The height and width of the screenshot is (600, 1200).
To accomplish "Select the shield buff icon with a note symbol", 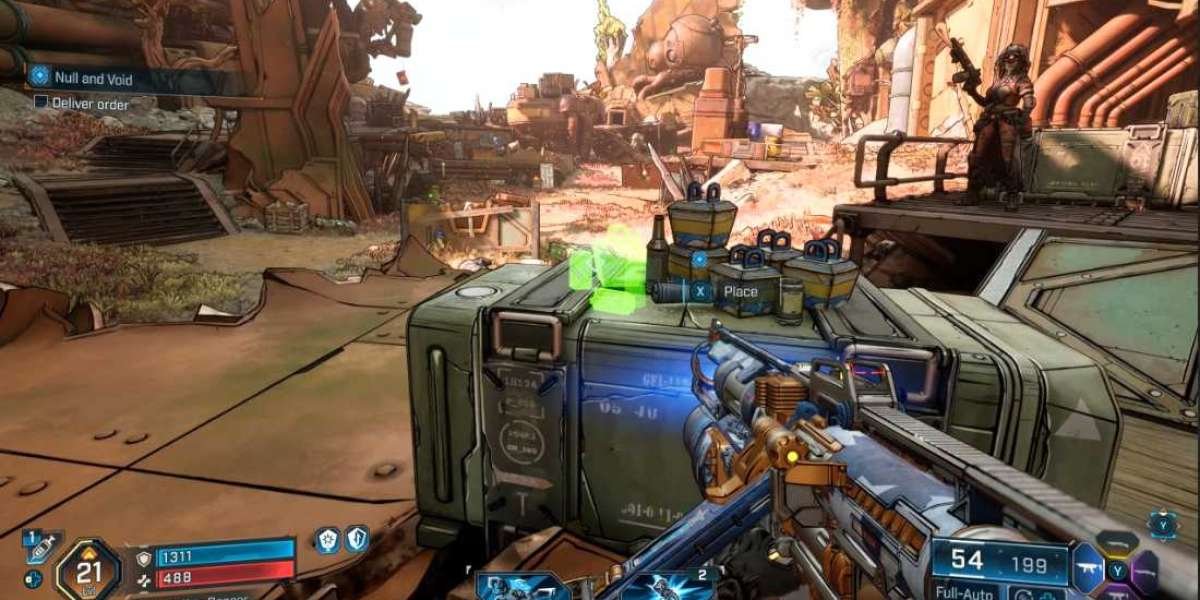I will 357,540.
